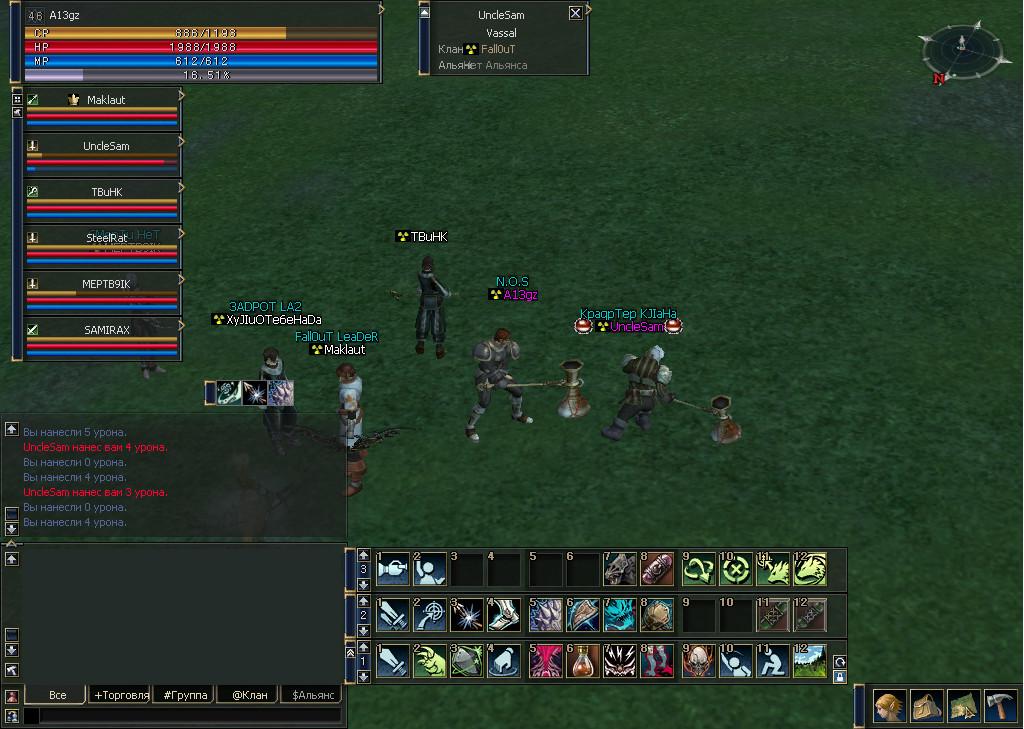Open the radar compass
The width and height of the screenshot is (1024, 729).
[961, 50]
